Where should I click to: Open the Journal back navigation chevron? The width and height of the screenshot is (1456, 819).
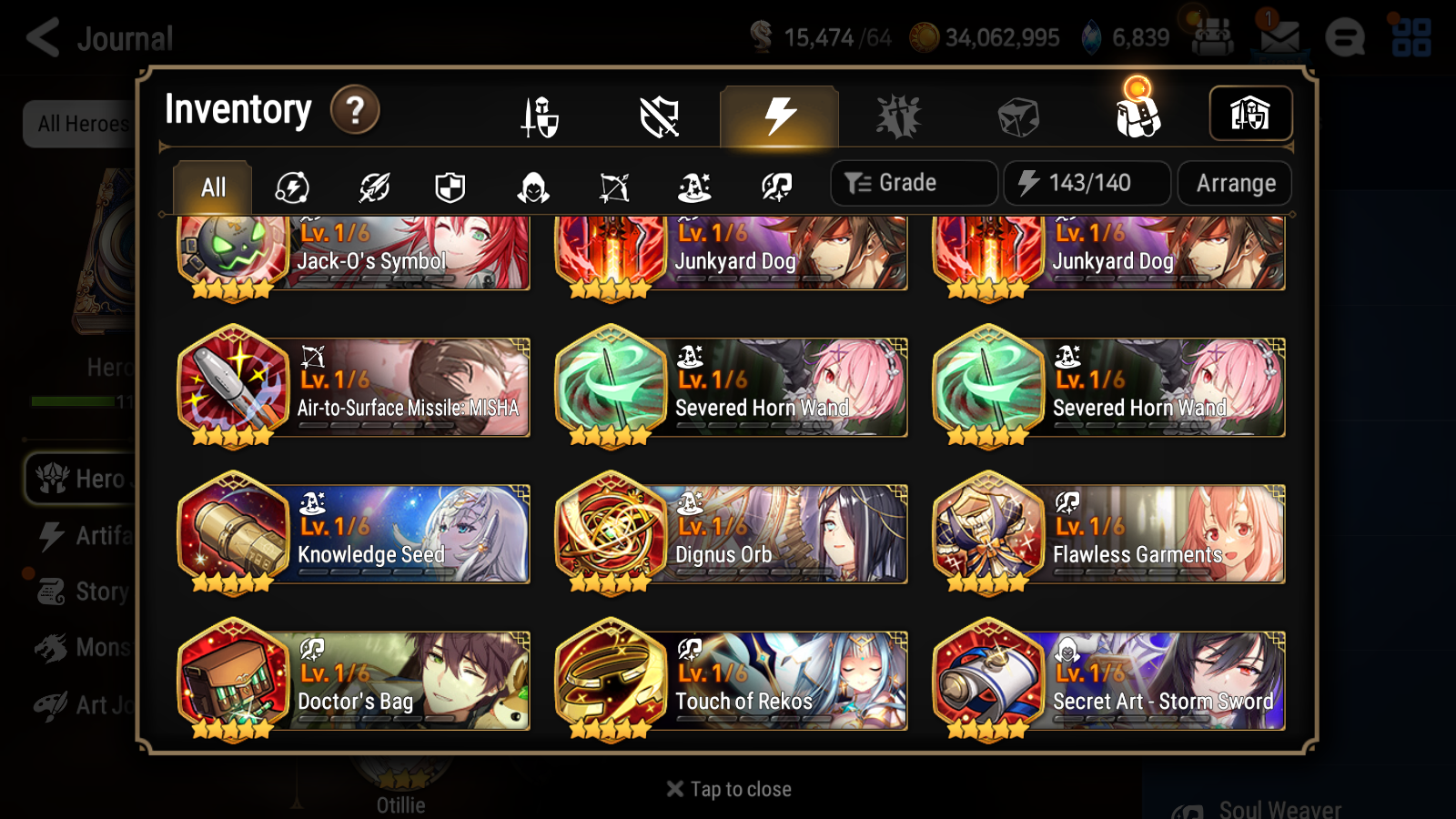click(x=41, y=38)
